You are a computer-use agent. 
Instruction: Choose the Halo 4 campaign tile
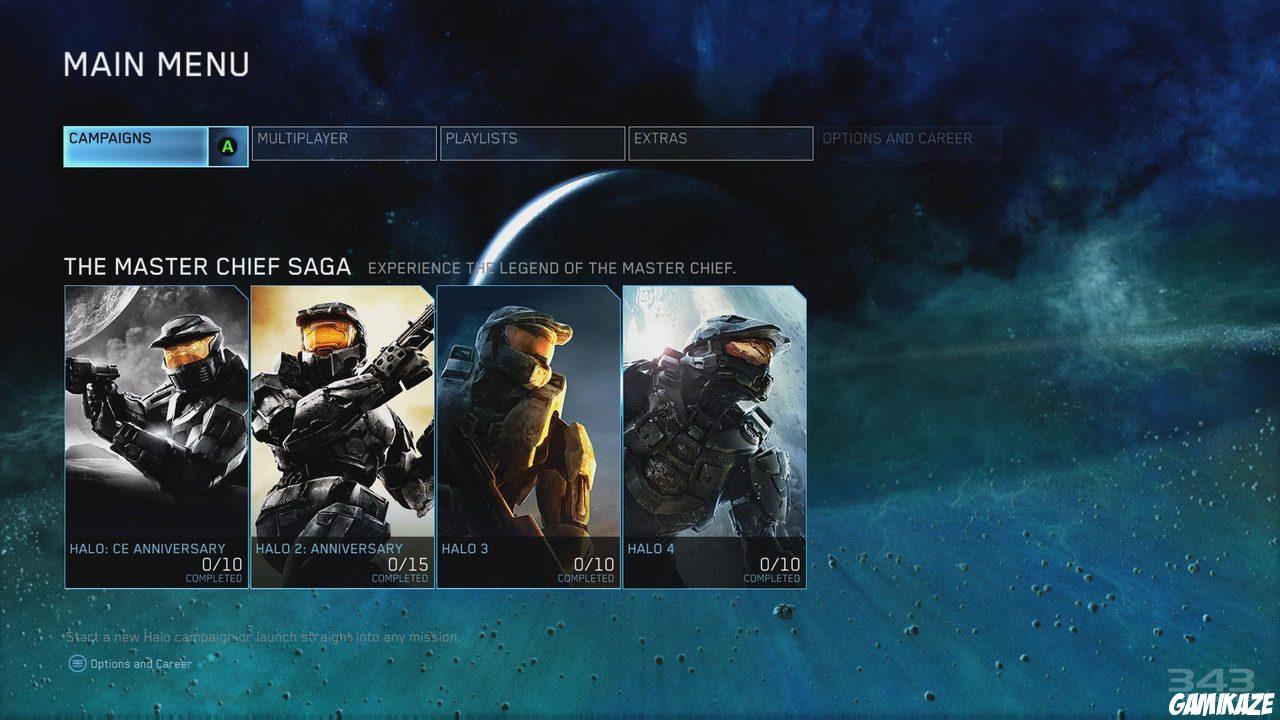coord(712,430)
